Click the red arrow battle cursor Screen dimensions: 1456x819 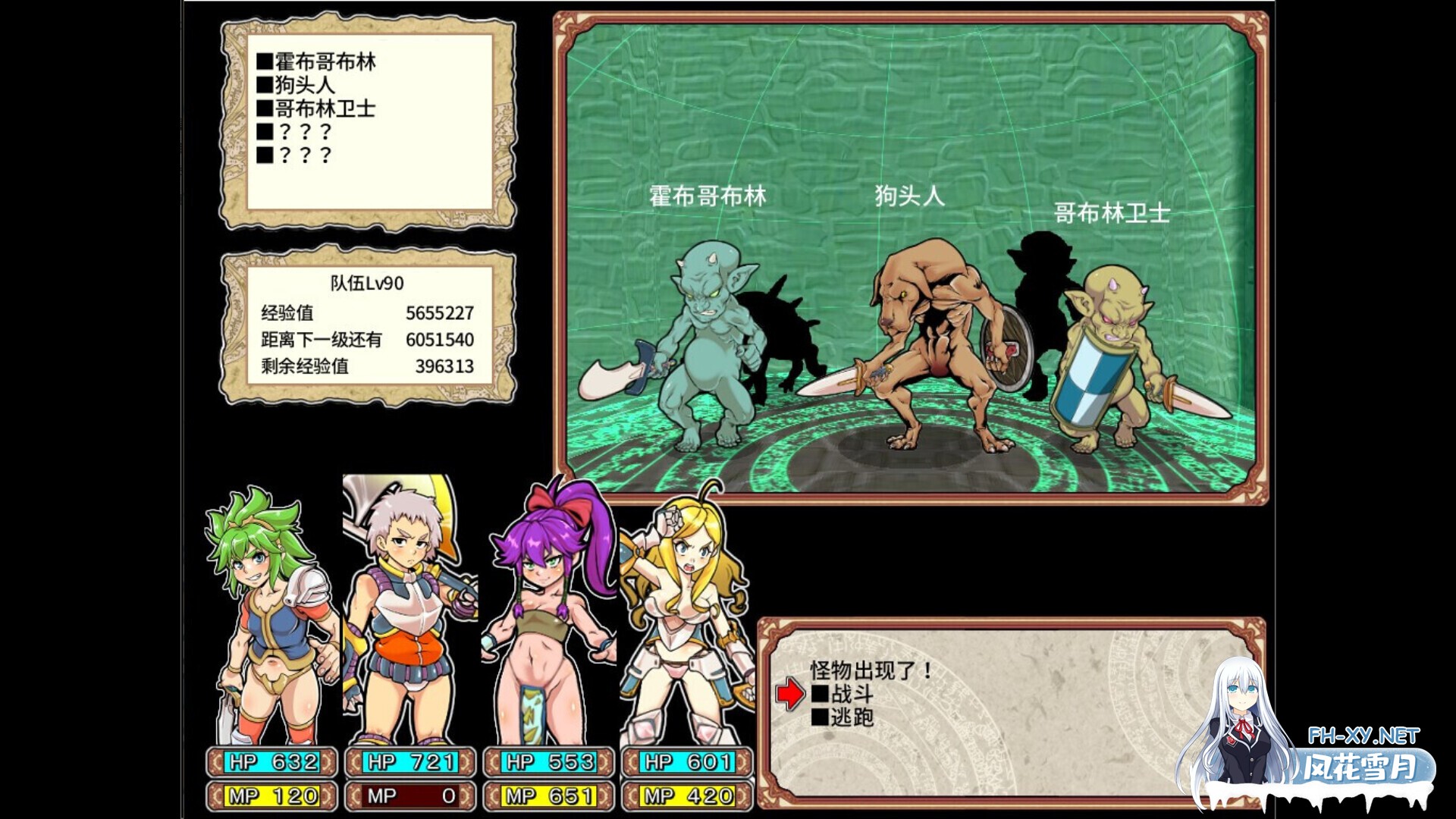click(789, 694)
